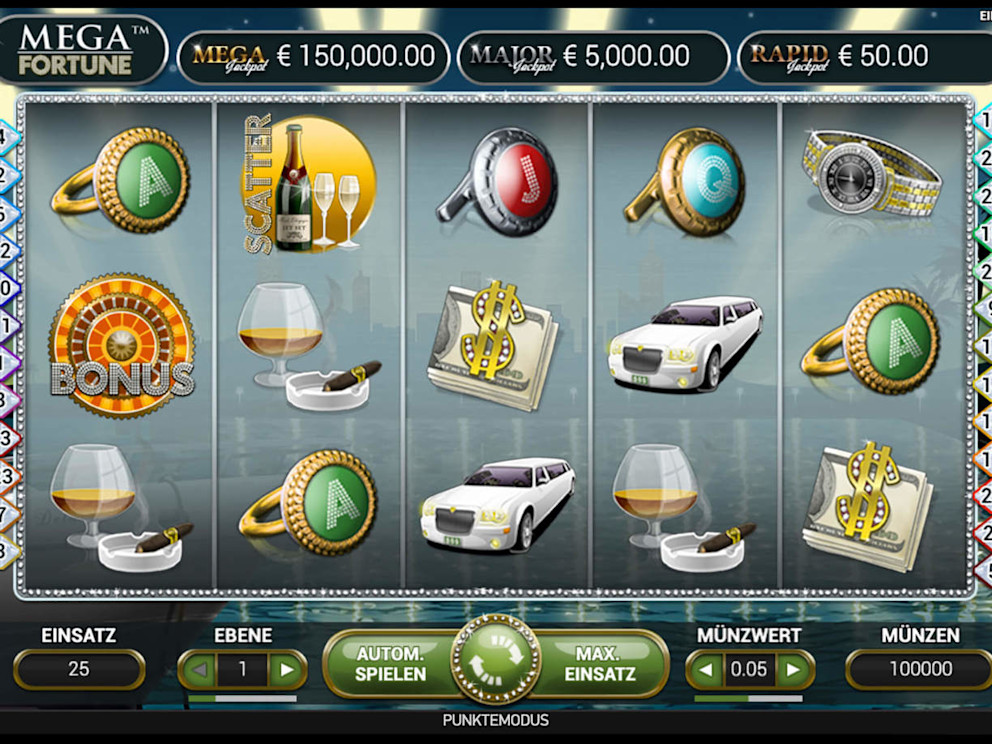Raise the Münzwert coin value
Image resolution: width=992 pixels, height=744 pixels.
pyautogui.click(x=794, y=669)
